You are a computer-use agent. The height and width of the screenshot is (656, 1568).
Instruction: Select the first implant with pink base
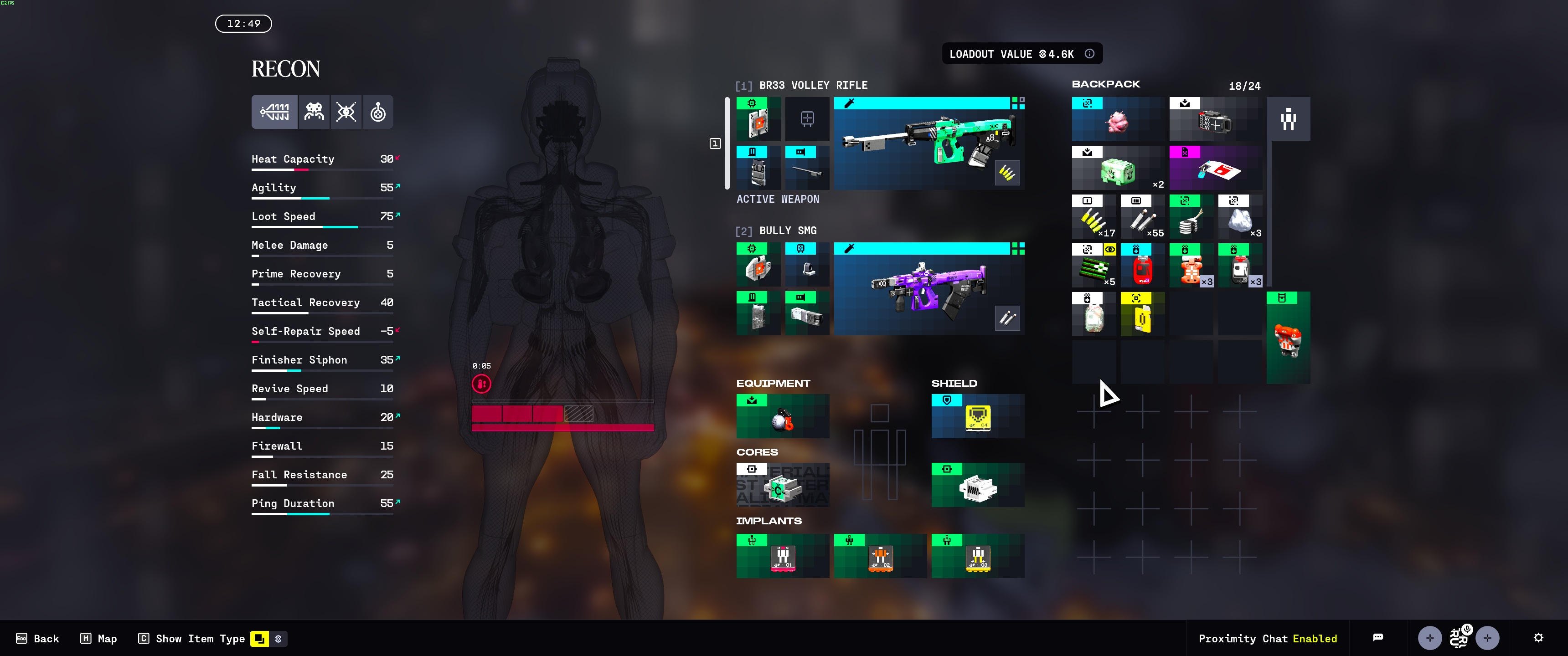(782, 556)
